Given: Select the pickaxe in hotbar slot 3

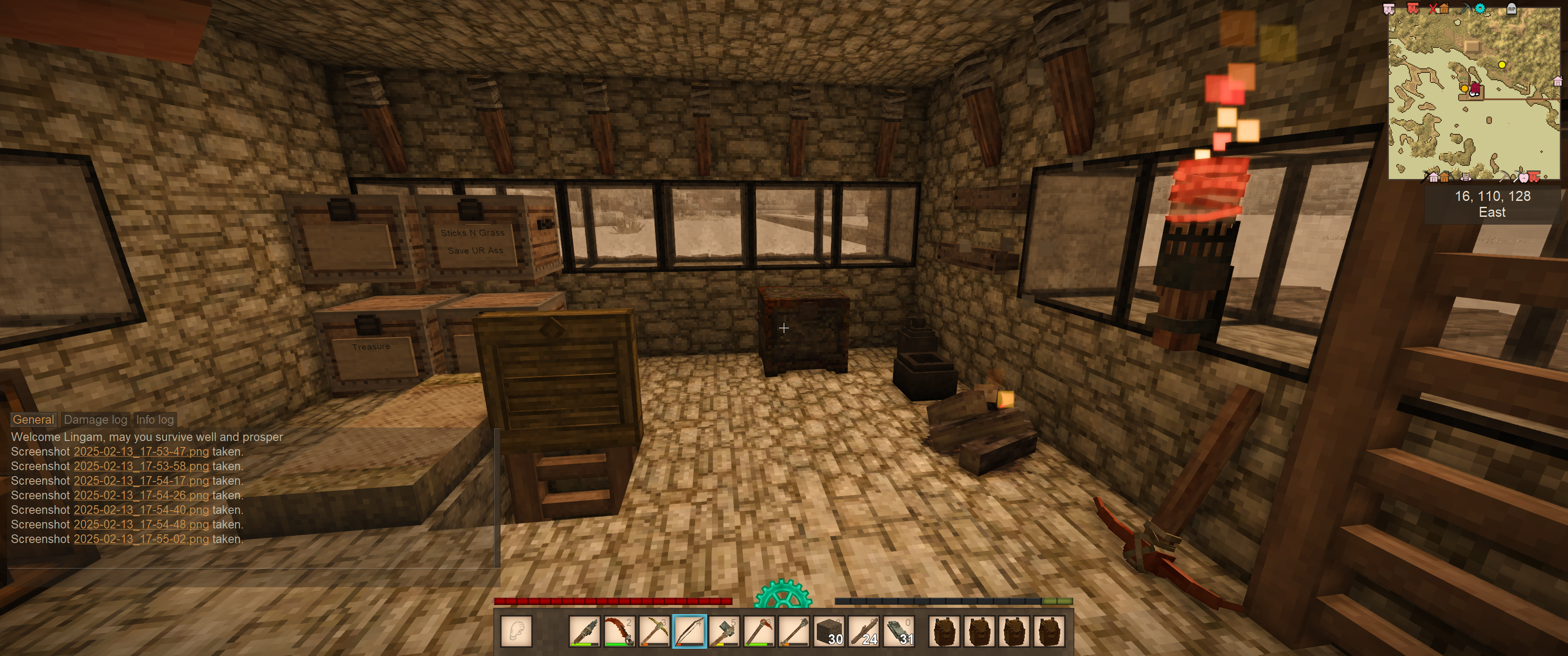Looking at the screenshot, I should tap(654, 631).
